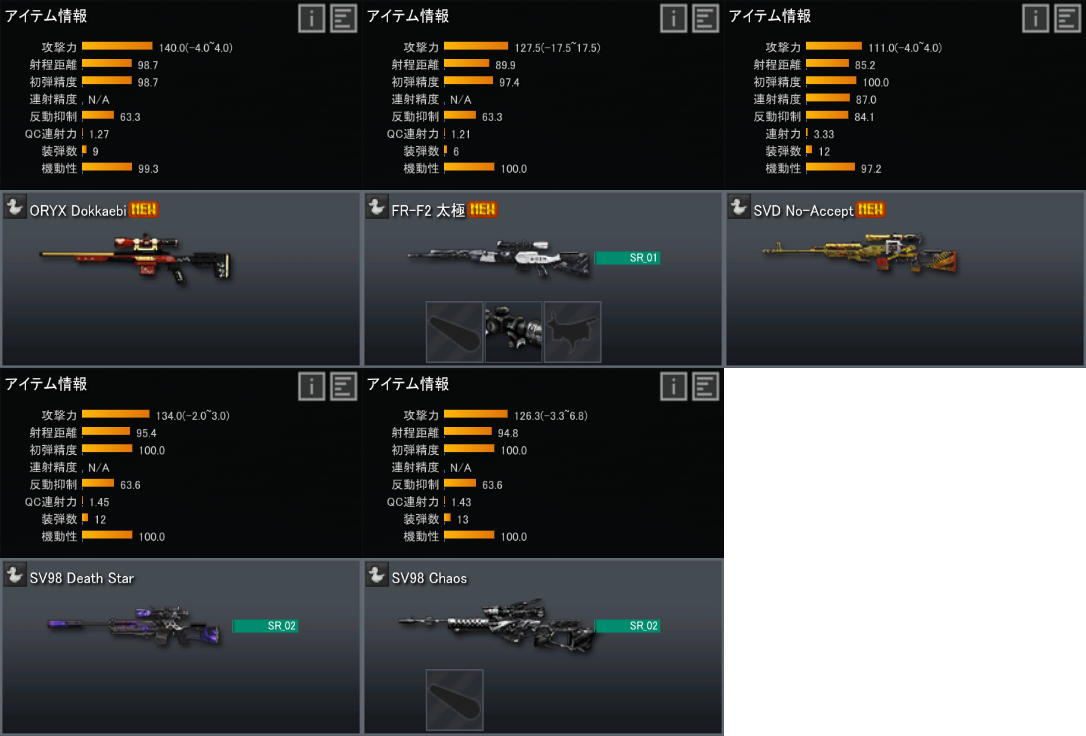Click the silencer attachment slot under FR-F2

point(455,332)
